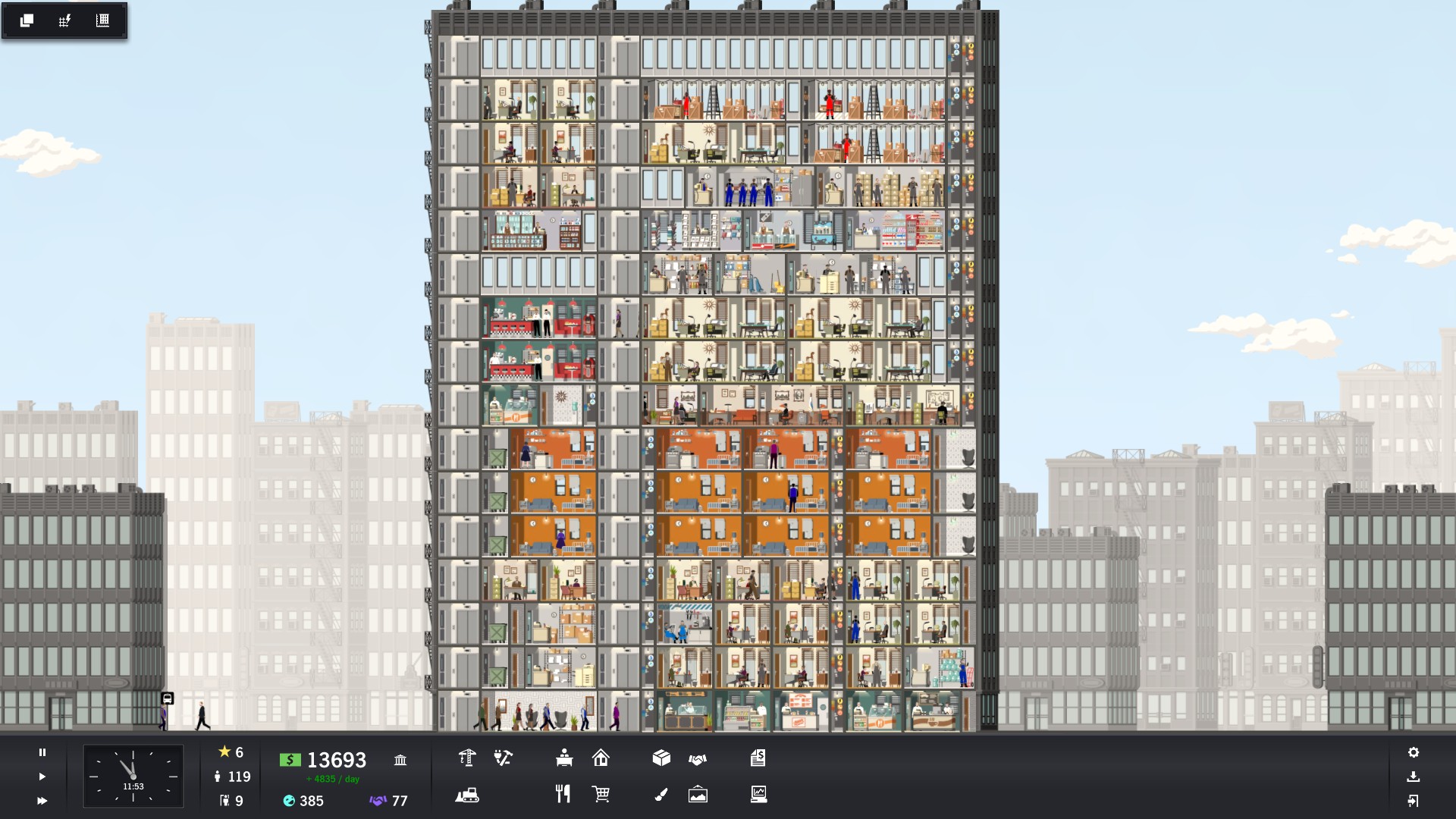Open the shopping cart retail category
The height and width of the screenshot is (819, 1456).
pyautogui.click(x=601, y=794)
